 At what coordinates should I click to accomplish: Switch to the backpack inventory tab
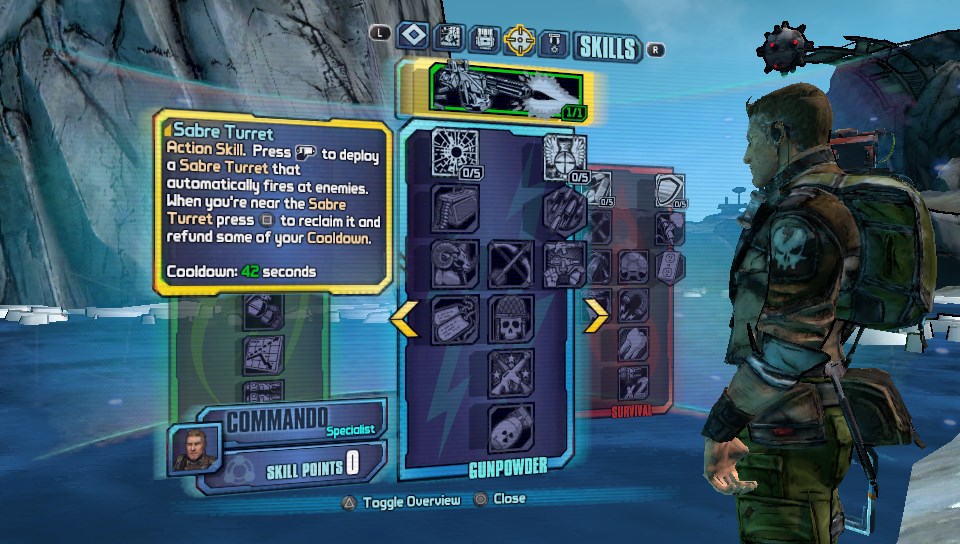pos(484,38)
